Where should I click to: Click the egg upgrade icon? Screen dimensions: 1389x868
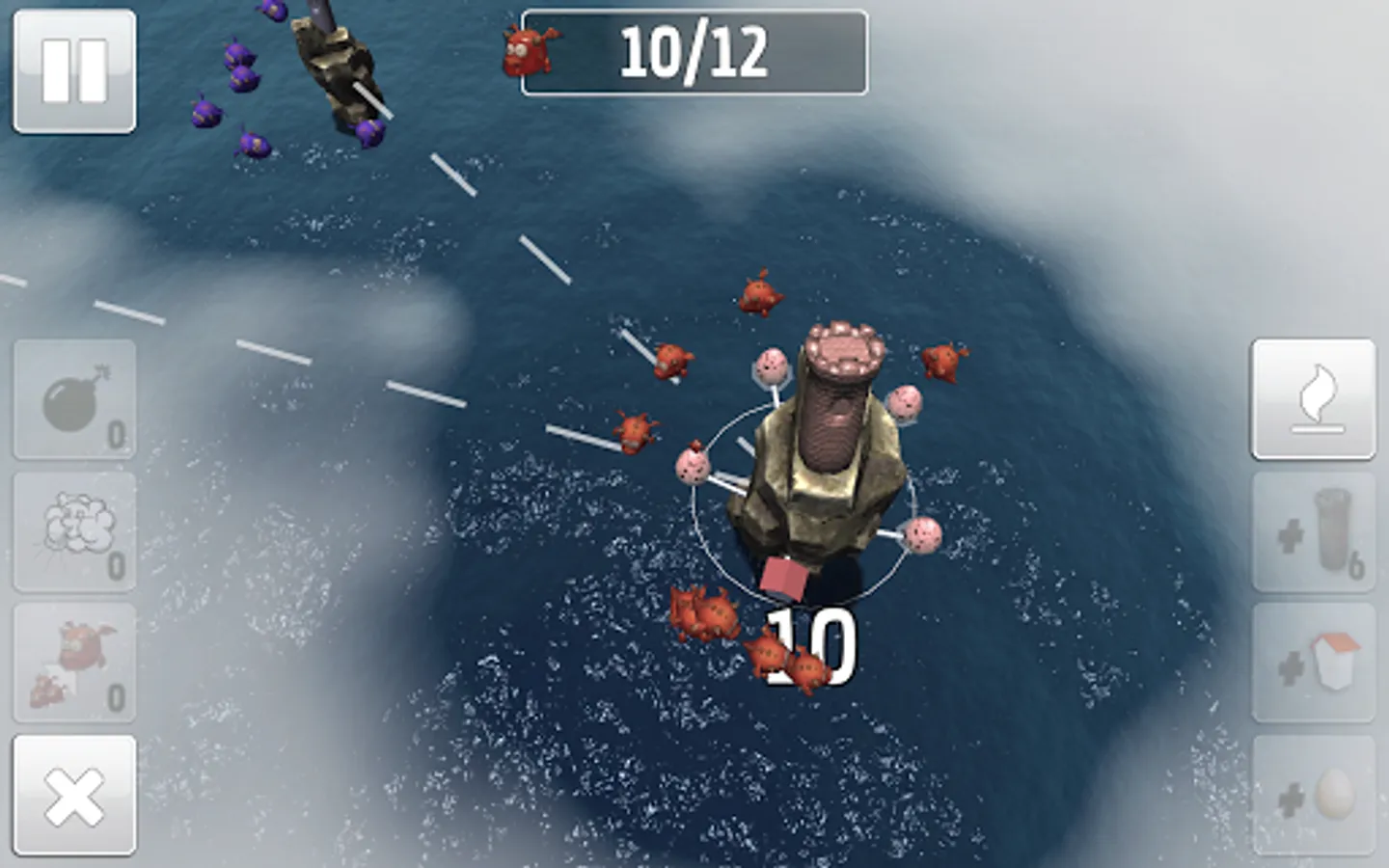tap(1312, 791)
